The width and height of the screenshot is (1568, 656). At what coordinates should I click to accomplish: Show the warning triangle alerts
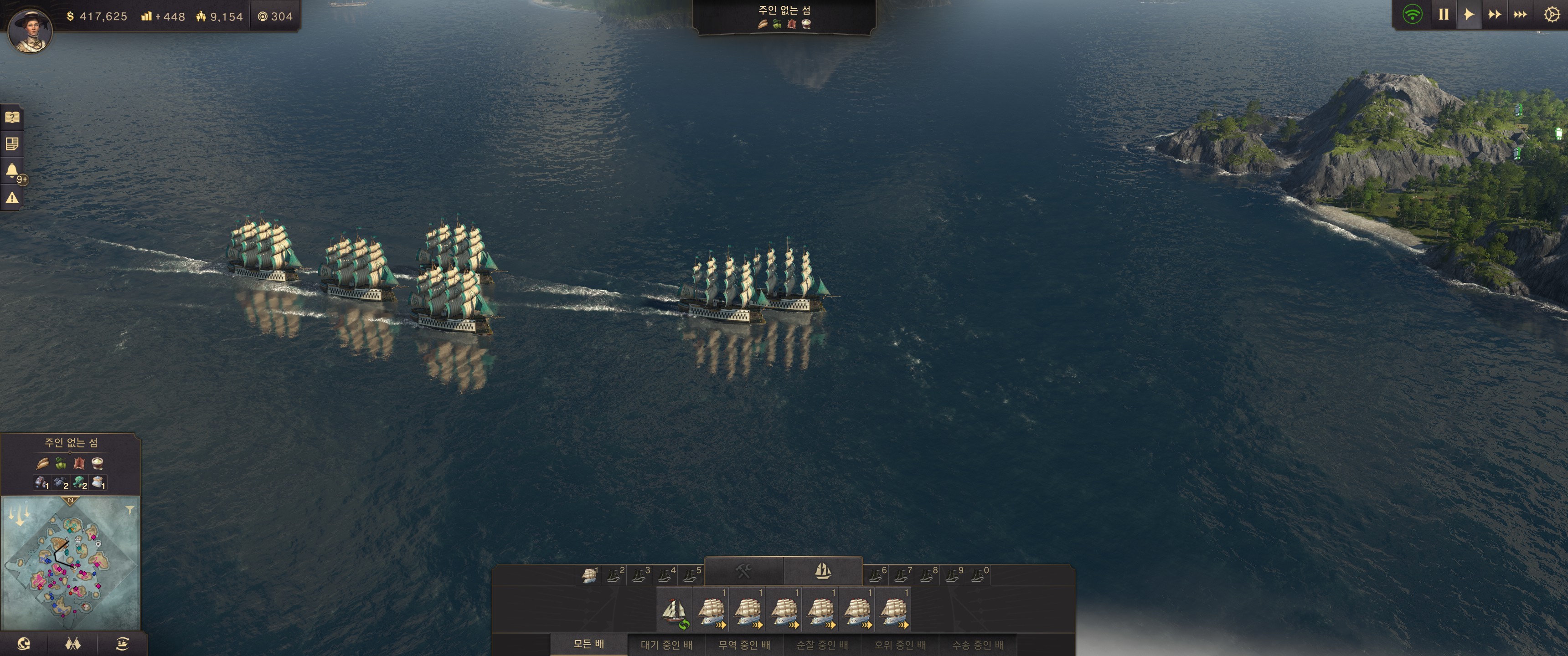click(x=12, y=198)
